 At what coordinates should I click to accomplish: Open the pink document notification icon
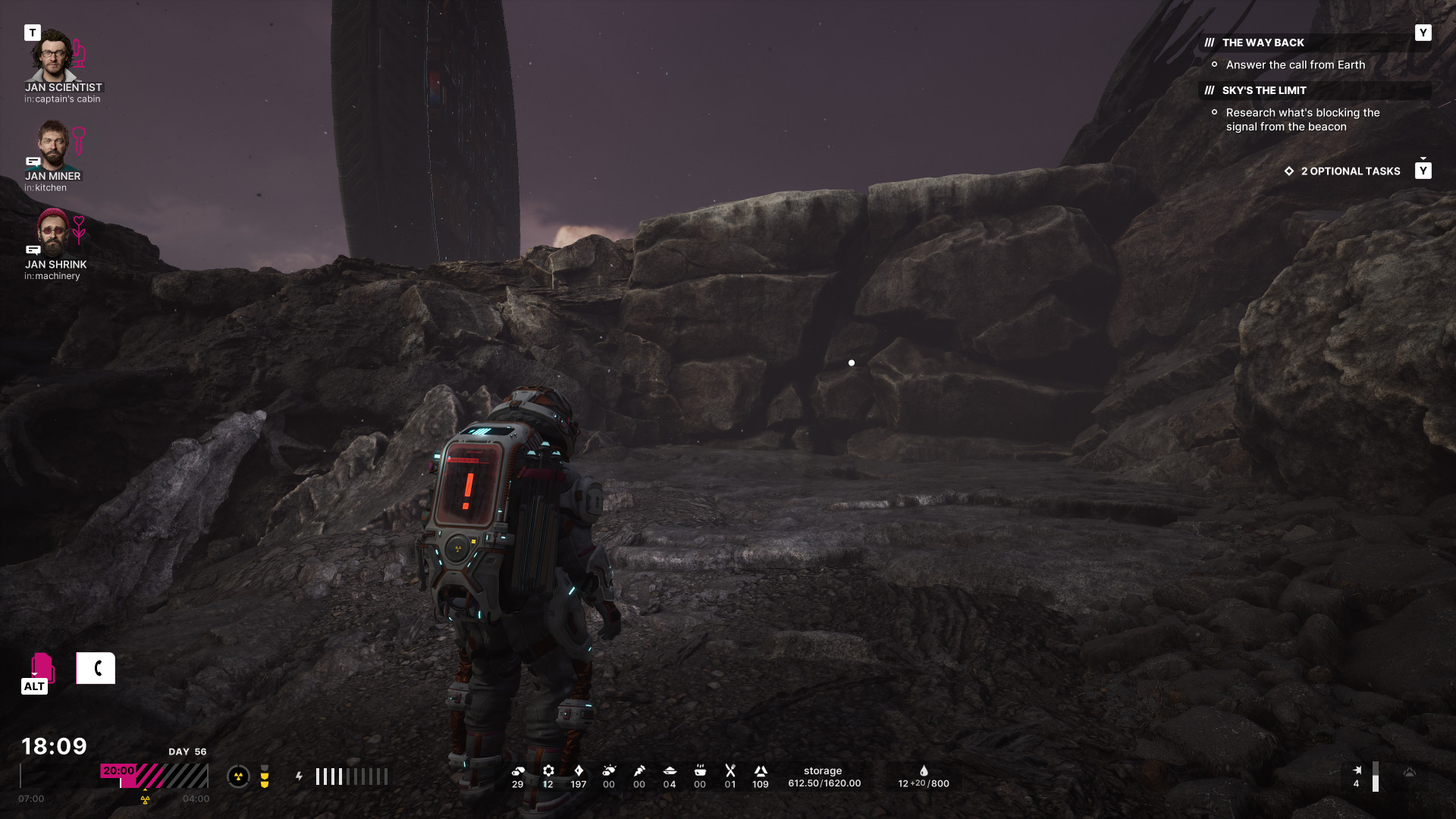(x=42, y=667)
